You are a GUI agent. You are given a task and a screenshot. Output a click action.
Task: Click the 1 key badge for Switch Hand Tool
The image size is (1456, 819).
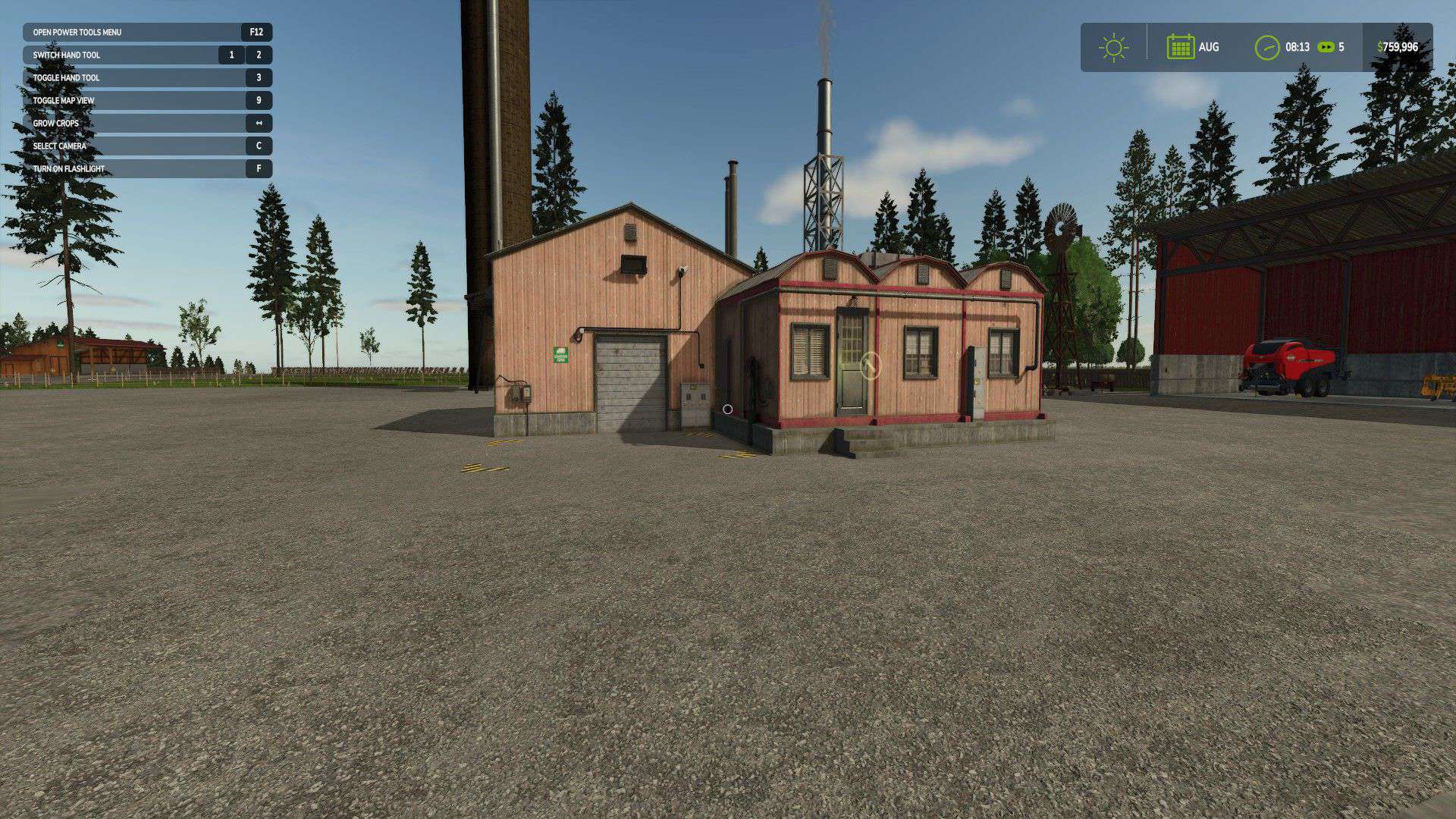pyautogui.click(x=231, y=55)
